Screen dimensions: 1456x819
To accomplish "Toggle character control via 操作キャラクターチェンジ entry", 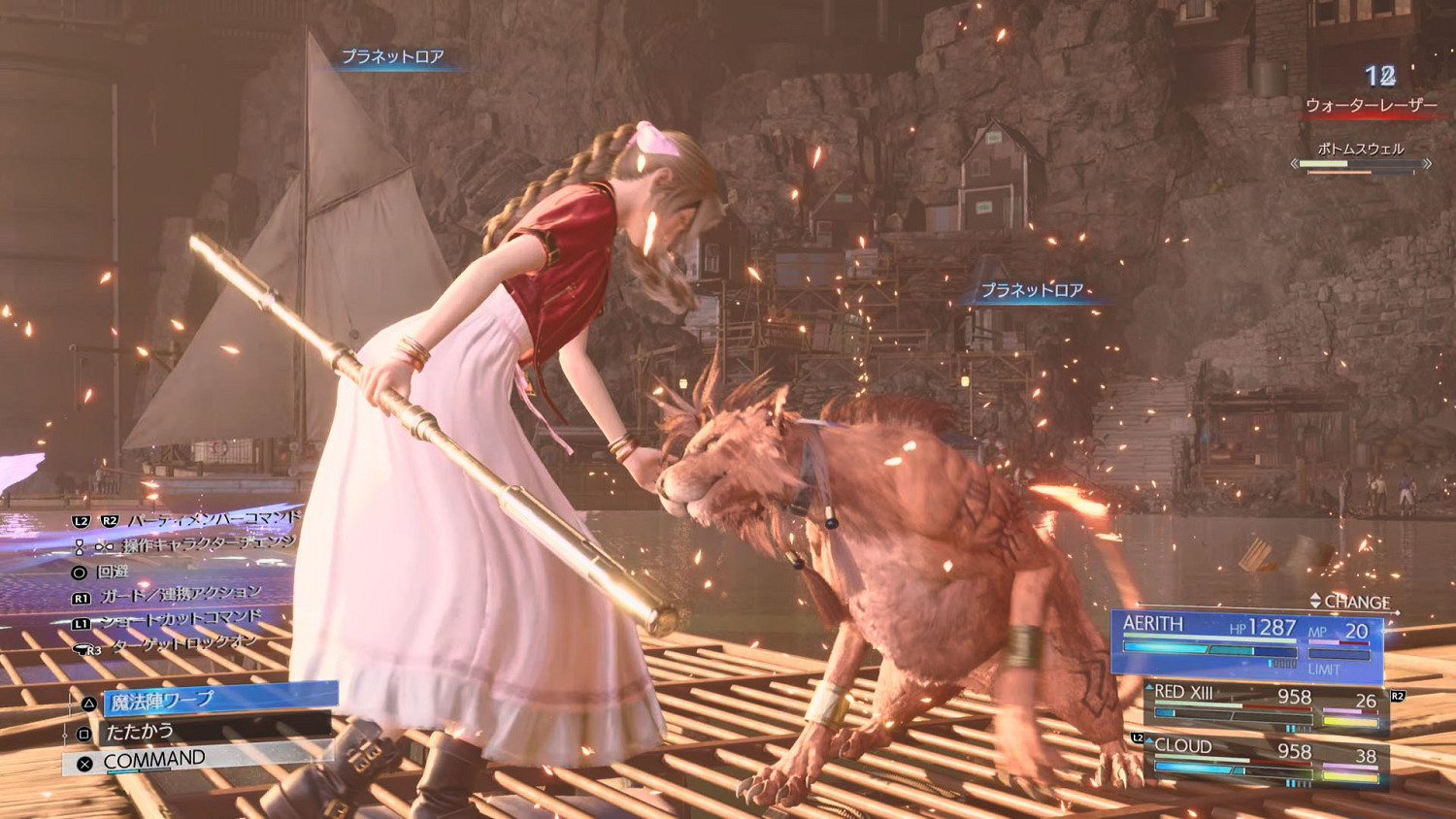I will tap(208, 545).
